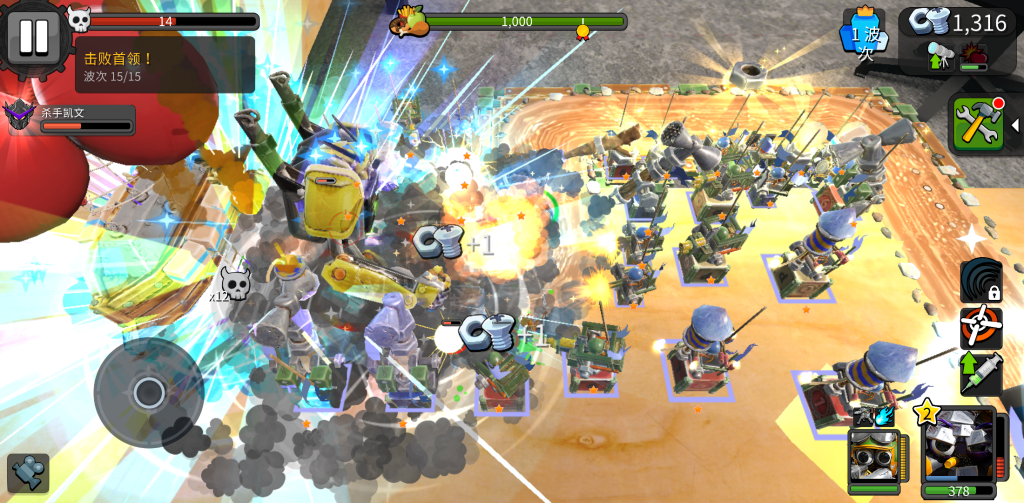Open the defeat-the-boss objective panel
Screen dimensions: 1024x503
165,66
